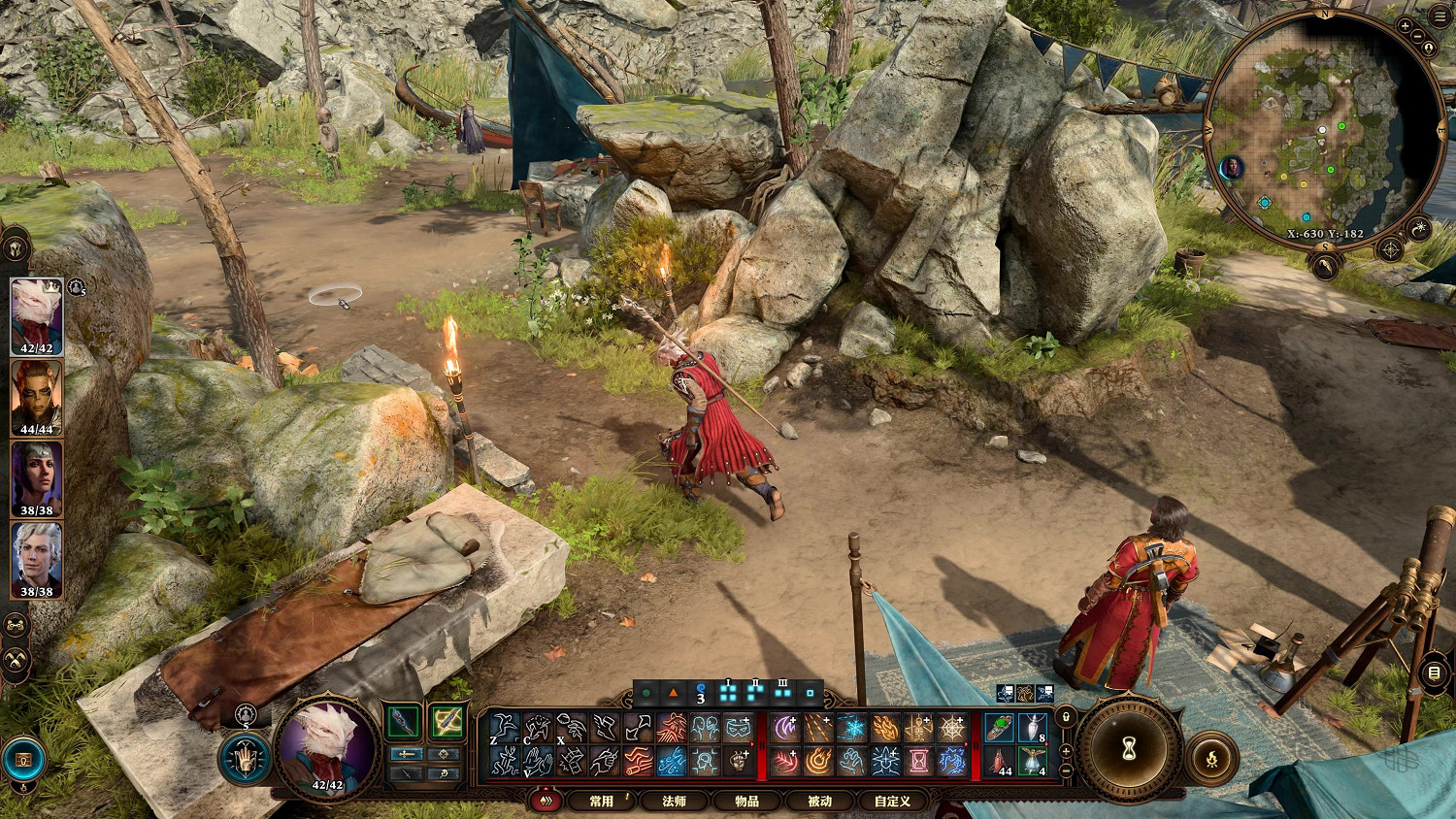1456x819 pixels.
Task: Select the white-haired elf companion portrait
Action: 37,561
